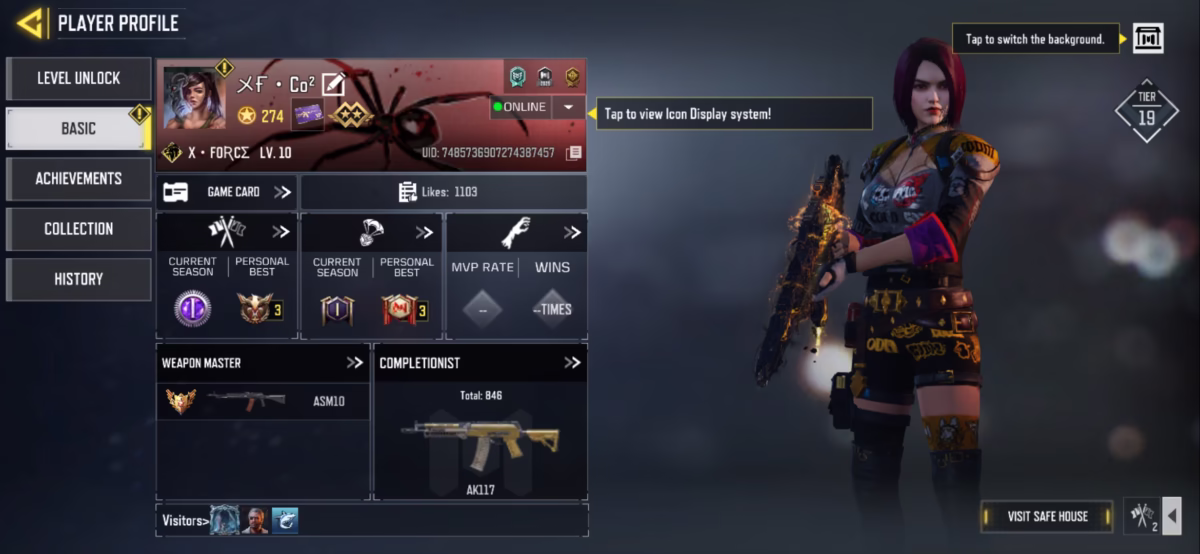Expand the Completionist panel
Image resolution: width=1200 pixels, height=554 pixels.
(x=571, y=363)
